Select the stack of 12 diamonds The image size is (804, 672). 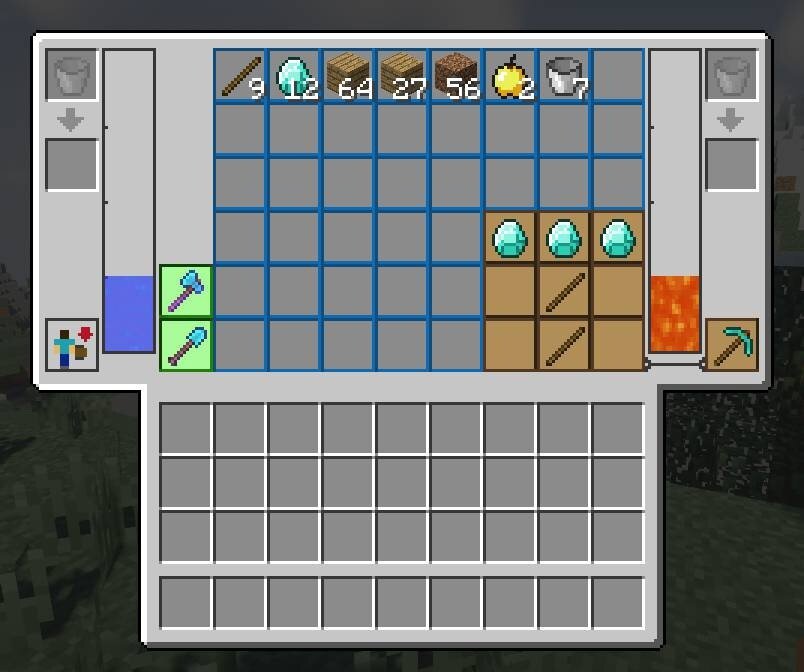[294, 77]
